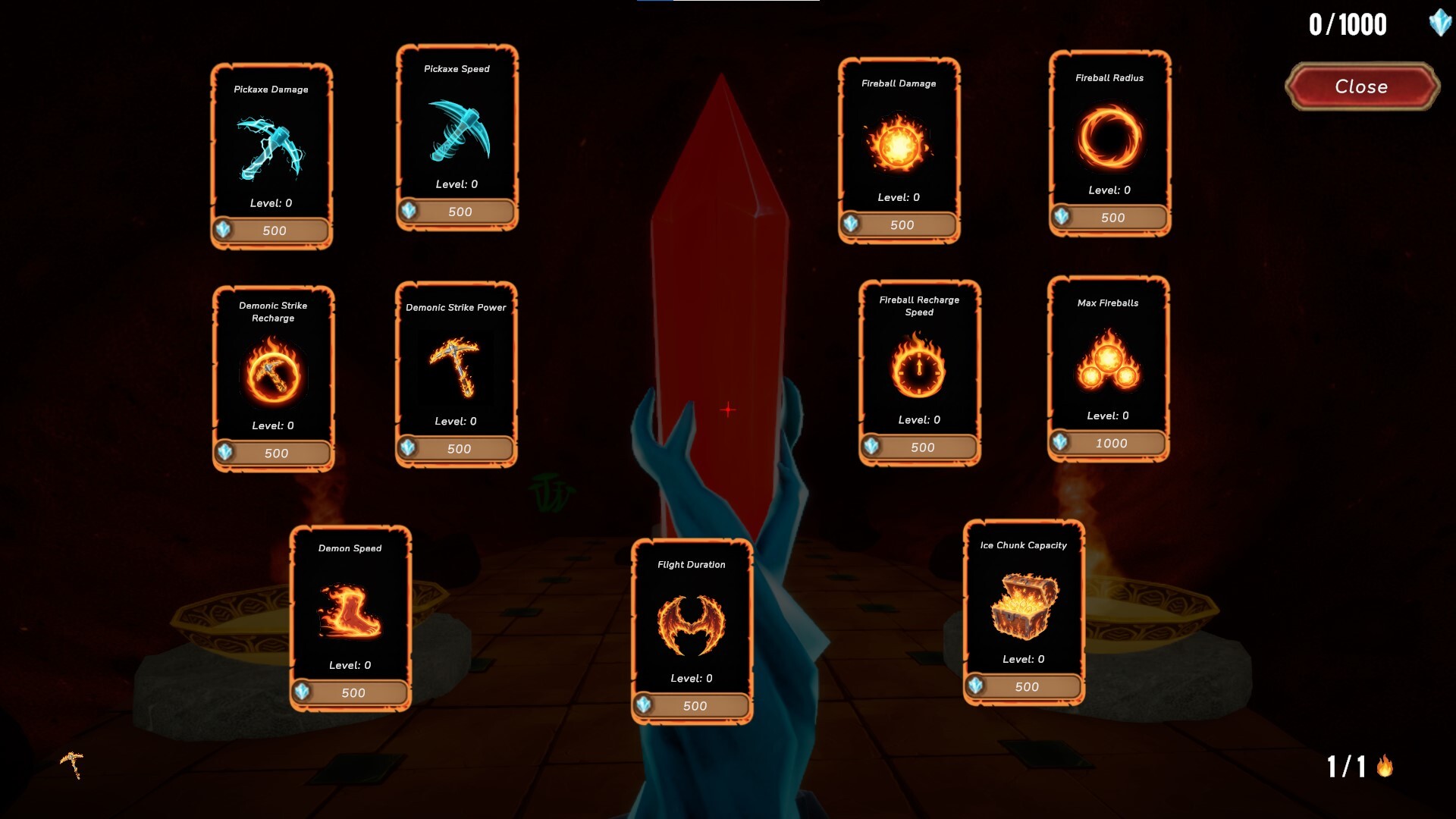Click the Demonic Strike Power pickaxe icon

(x=457, y=366)
